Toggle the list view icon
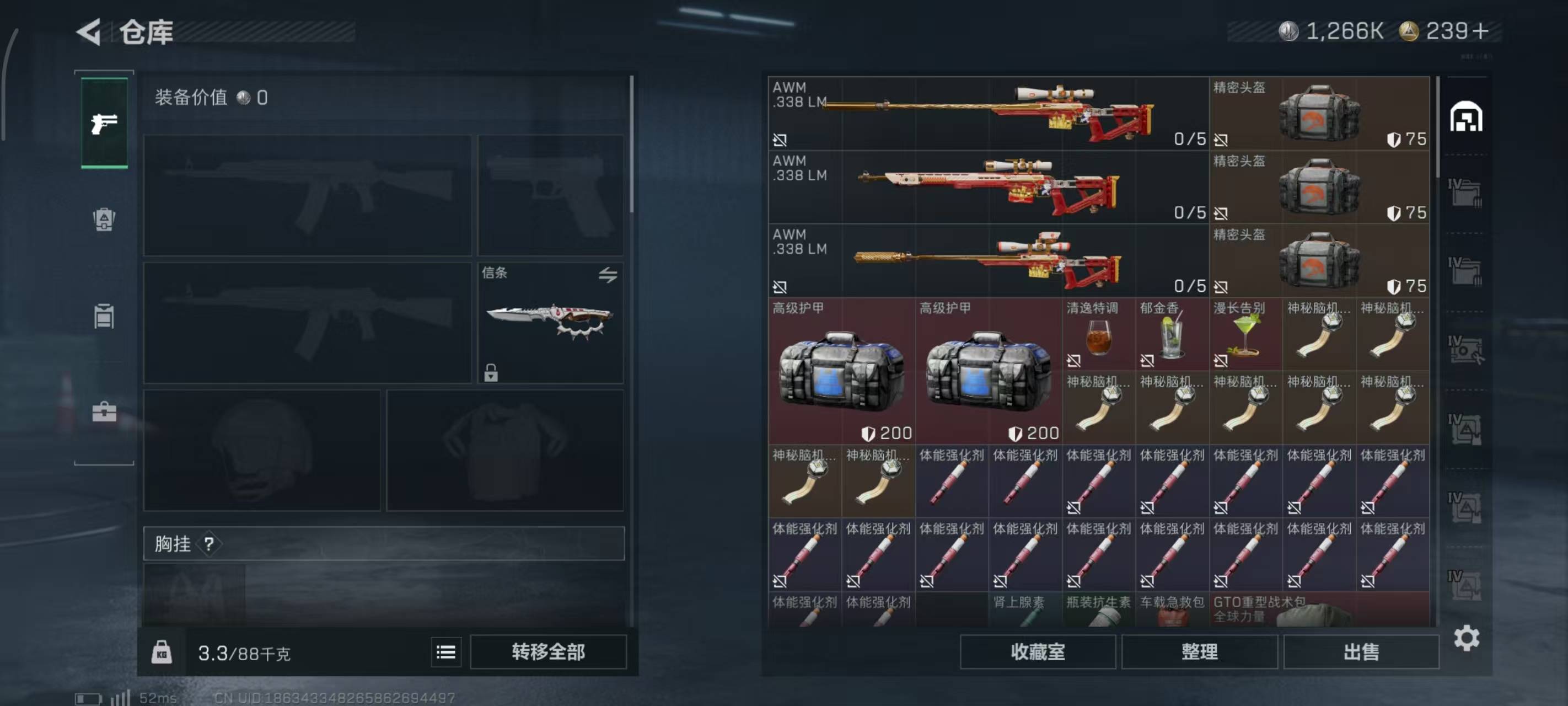This screenshot has width=1568, height=706. pos(445,652)
